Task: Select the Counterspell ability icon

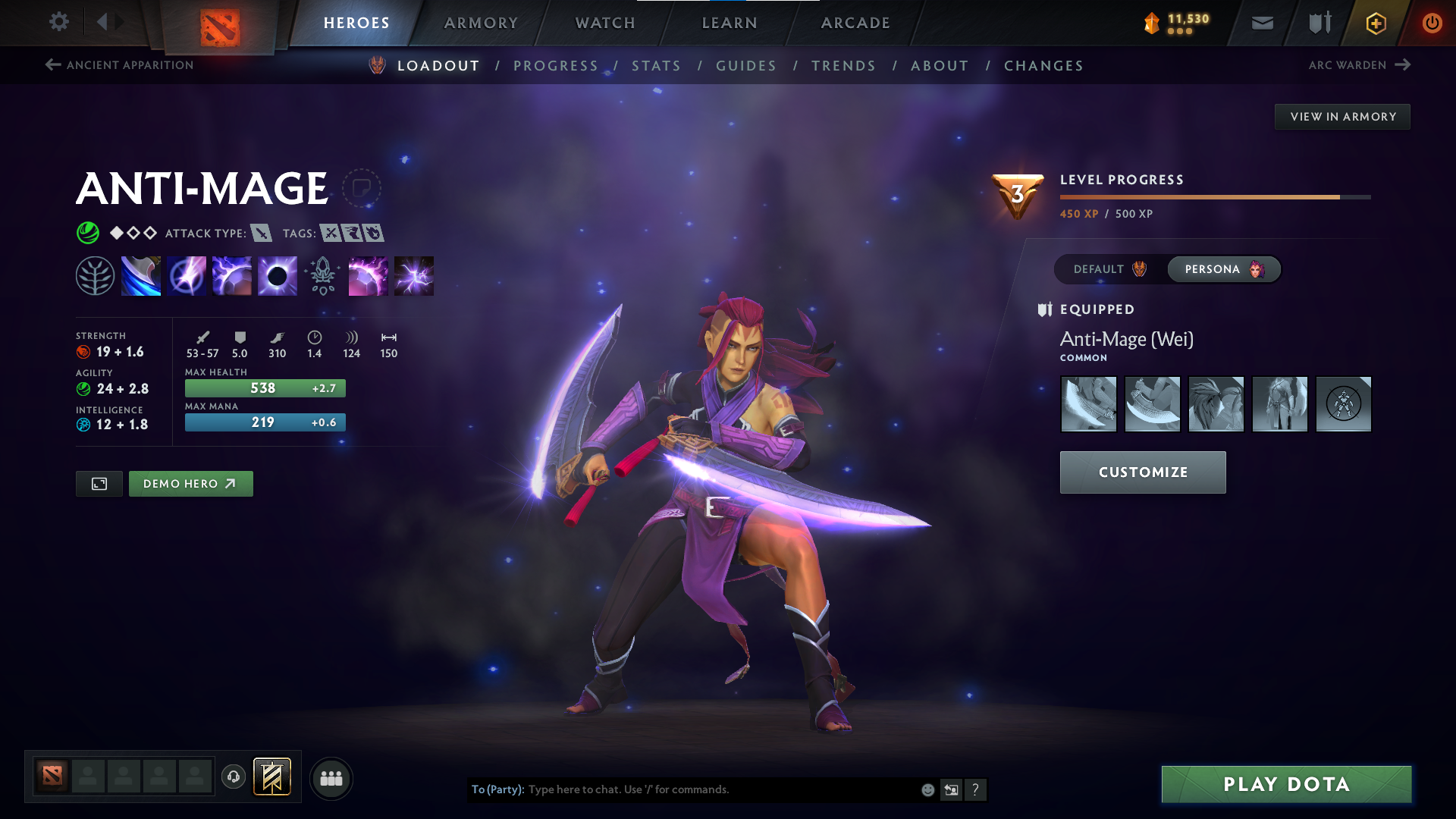Action: pyautogui.click(x=232, y=275)
